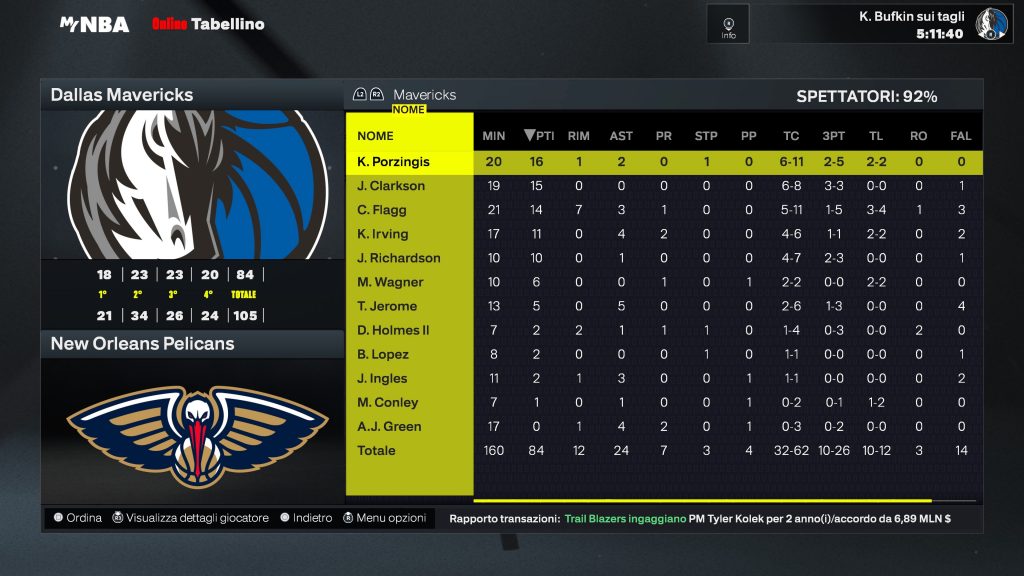
Task: Show Dallas Mavericks team panel
Action: 192,95
